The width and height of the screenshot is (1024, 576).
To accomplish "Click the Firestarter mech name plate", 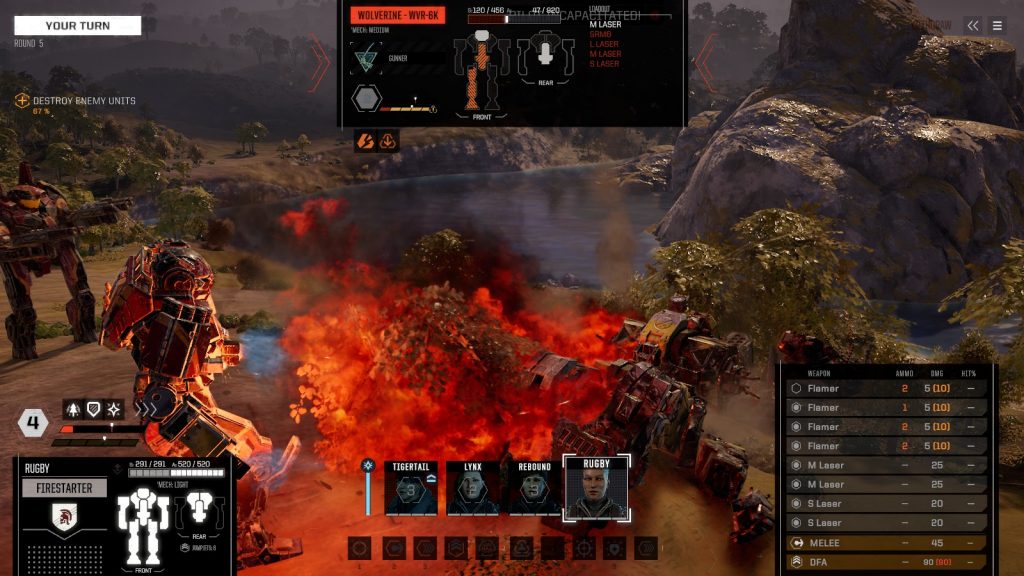I will (64, 489).
